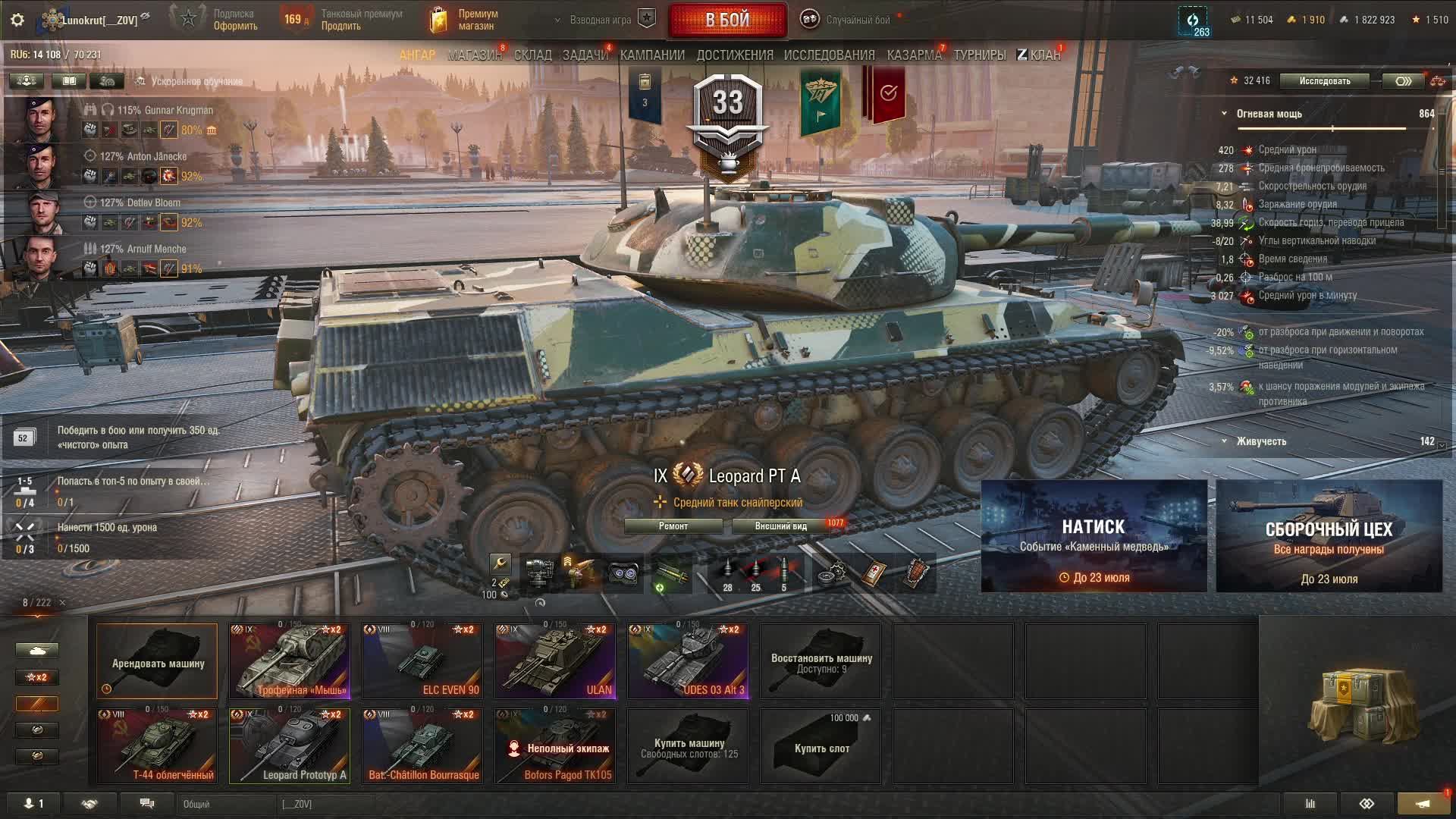Open the ИССЛЕДОВАНИЯ research tab
Image resolution: width=1456 pixels, height=819 pixels.
point(829,55)
